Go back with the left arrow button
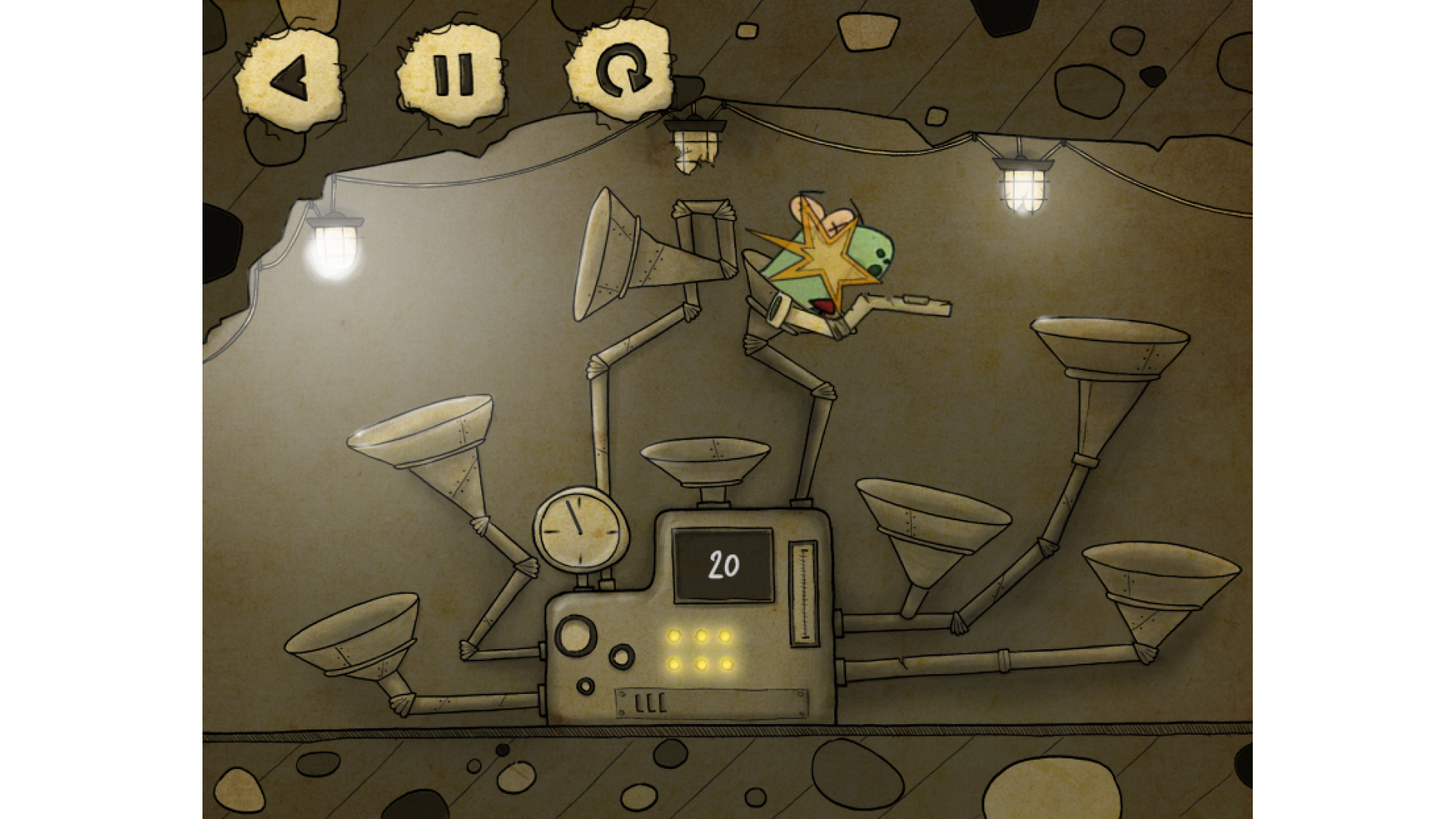This screenshot has width=1456, height=819. [x=289, y=77]
